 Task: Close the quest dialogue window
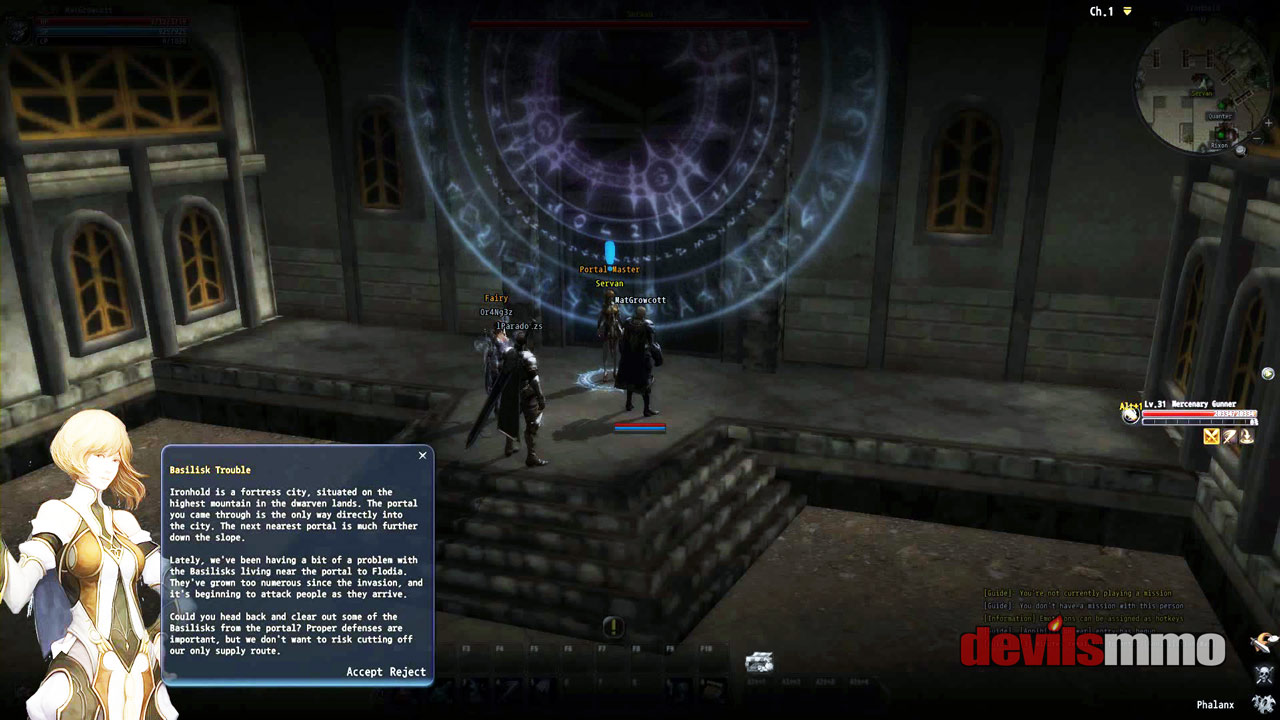(422, 455)
